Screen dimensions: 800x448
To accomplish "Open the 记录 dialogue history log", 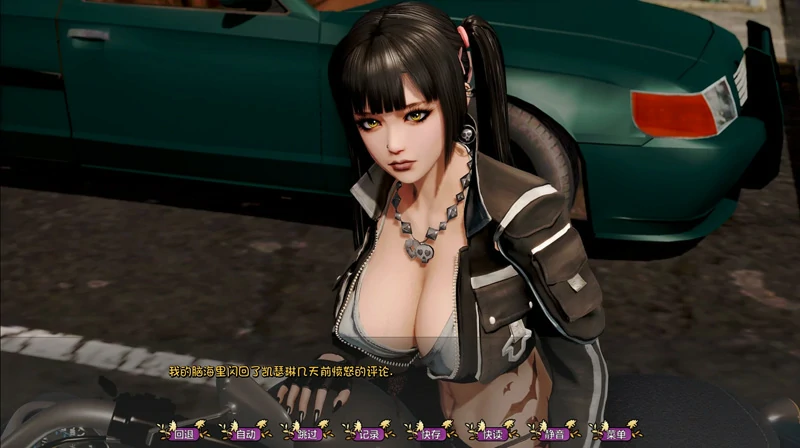I will (x=369, y=434).
